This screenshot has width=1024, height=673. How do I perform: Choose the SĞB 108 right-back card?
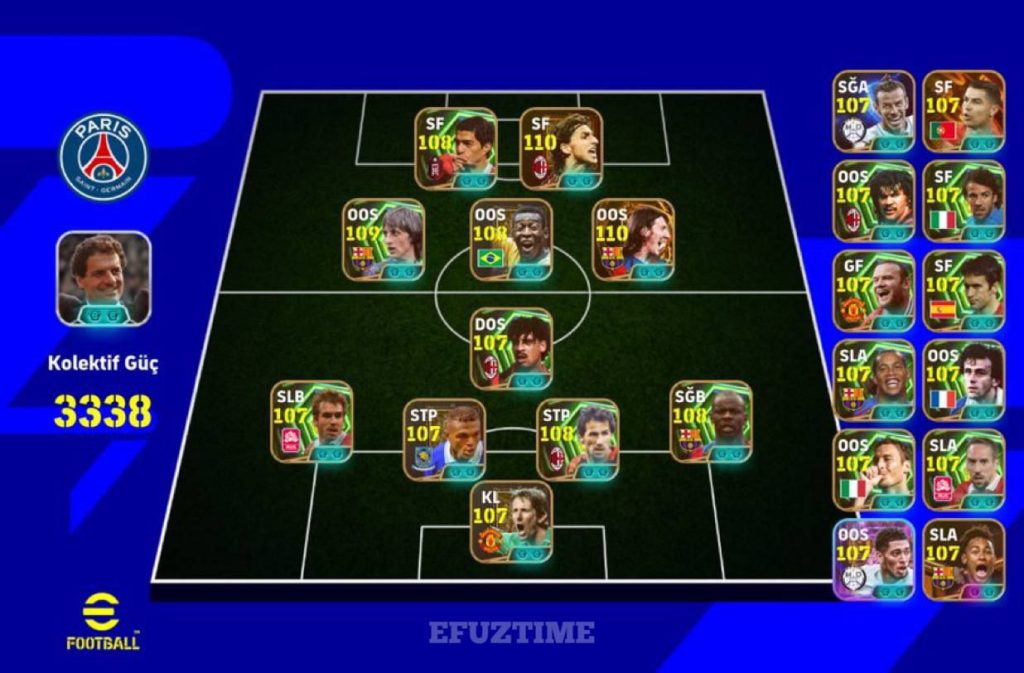711,421
